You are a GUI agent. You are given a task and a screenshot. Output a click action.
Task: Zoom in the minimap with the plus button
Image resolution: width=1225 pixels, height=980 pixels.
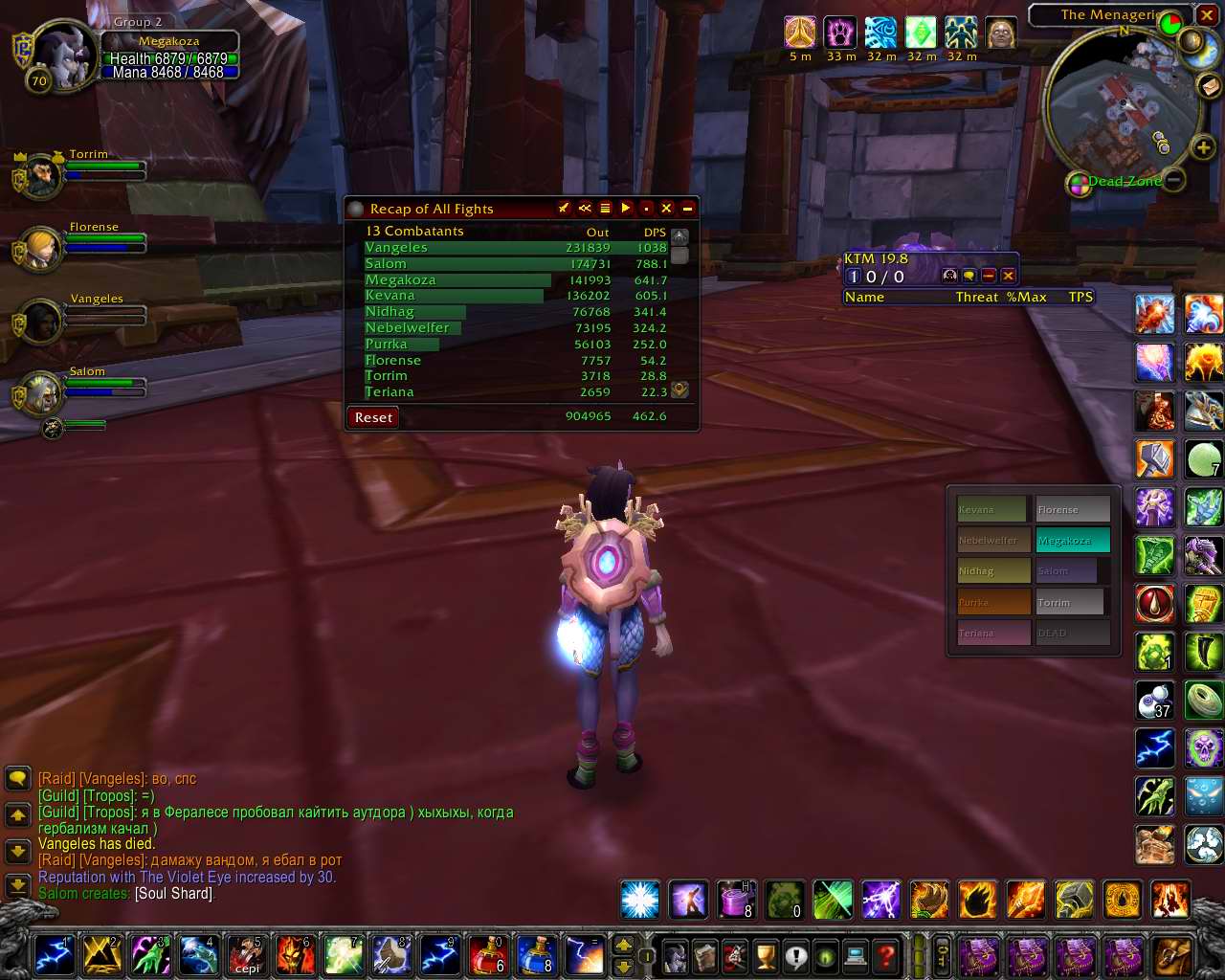pos(1203,147)
